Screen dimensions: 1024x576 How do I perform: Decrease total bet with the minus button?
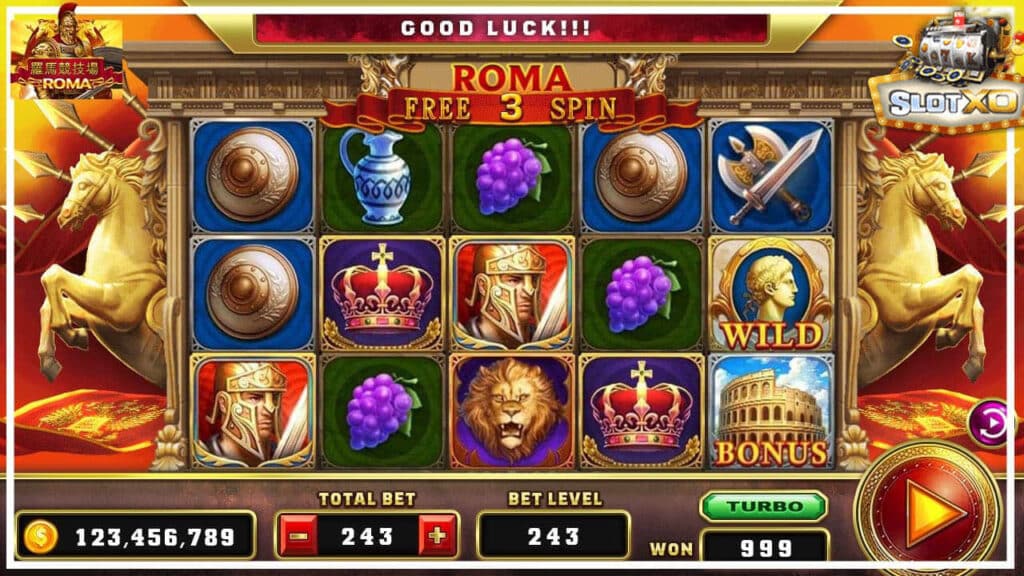click(296, 536)
